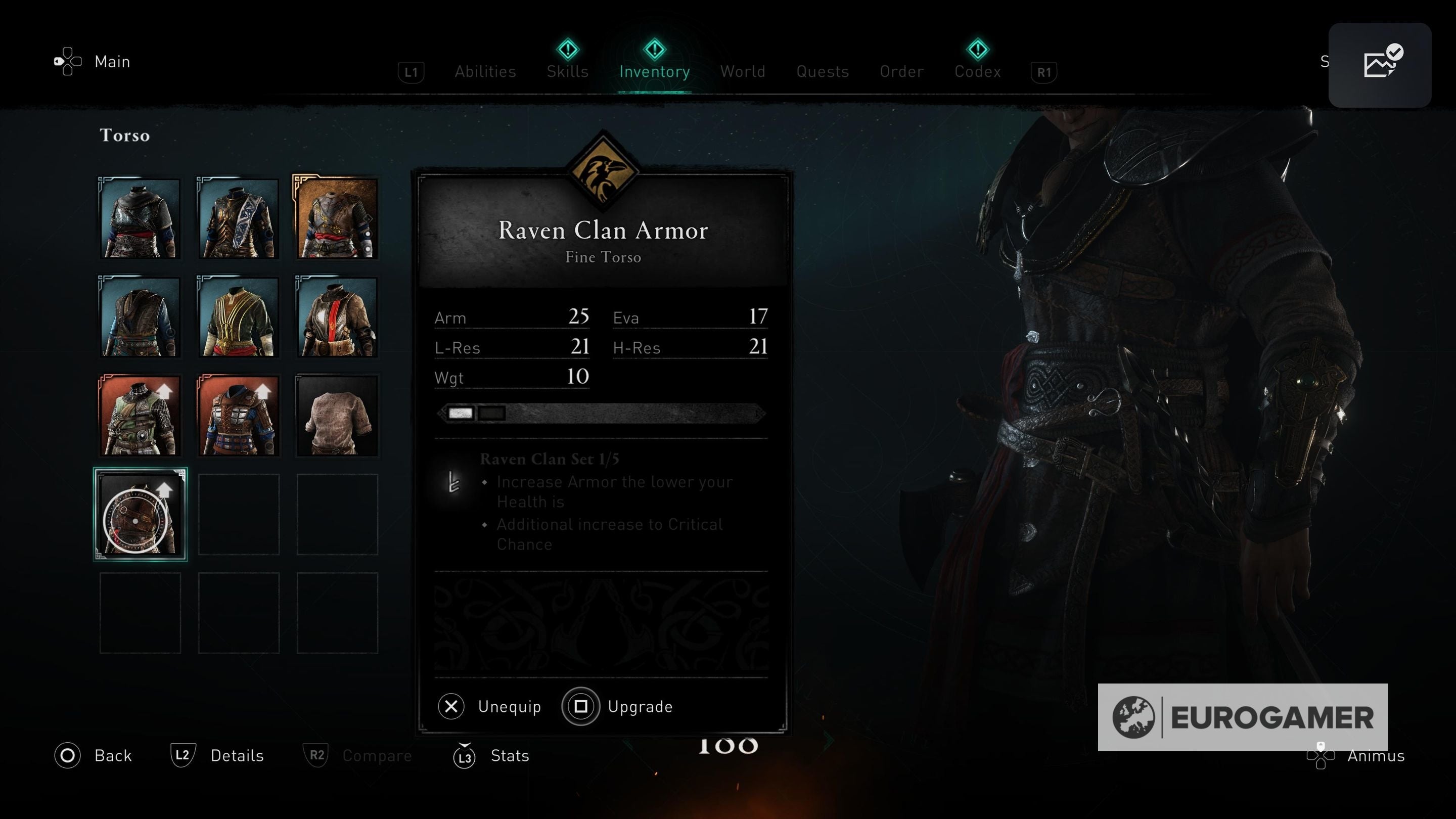Upgrade the Raven Clan Armor
Viewport: 1456px width, 819px height.
[x=619, y=706]
